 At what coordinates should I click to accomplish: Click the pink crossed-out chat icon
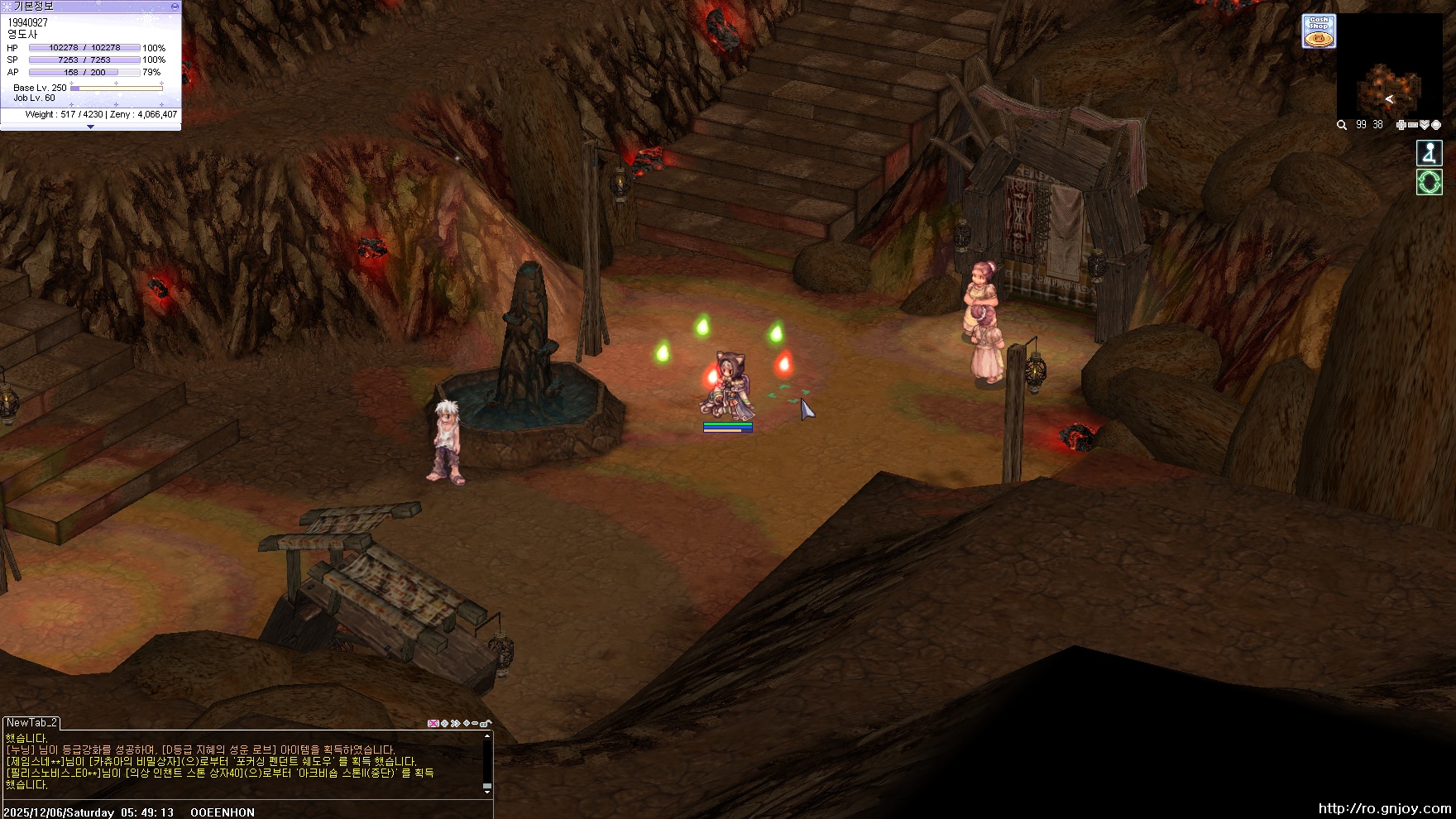pos(433,723)
